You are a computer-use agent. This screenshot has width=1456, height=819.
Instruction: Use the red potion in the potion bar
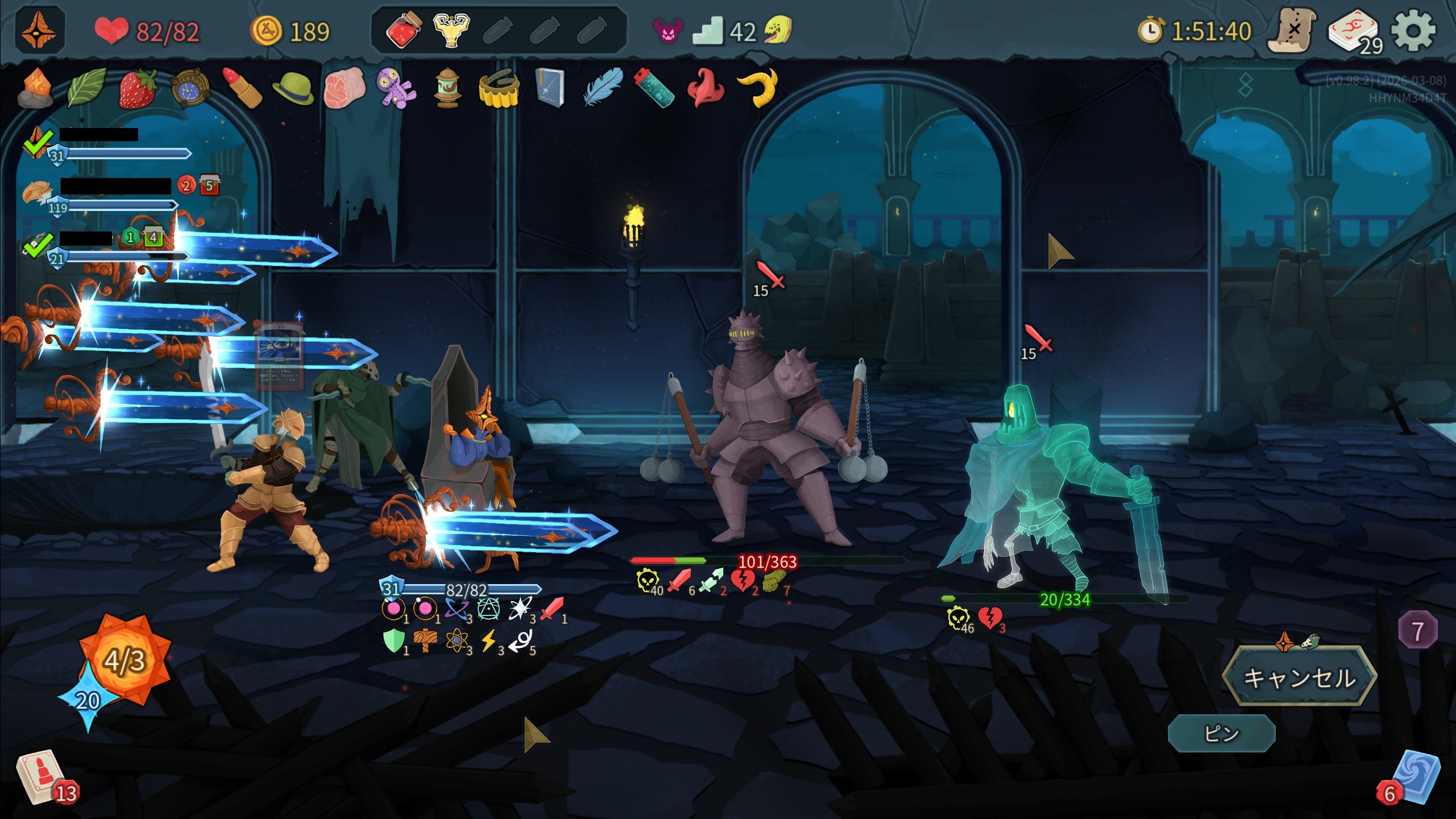[x=404, y=30]
